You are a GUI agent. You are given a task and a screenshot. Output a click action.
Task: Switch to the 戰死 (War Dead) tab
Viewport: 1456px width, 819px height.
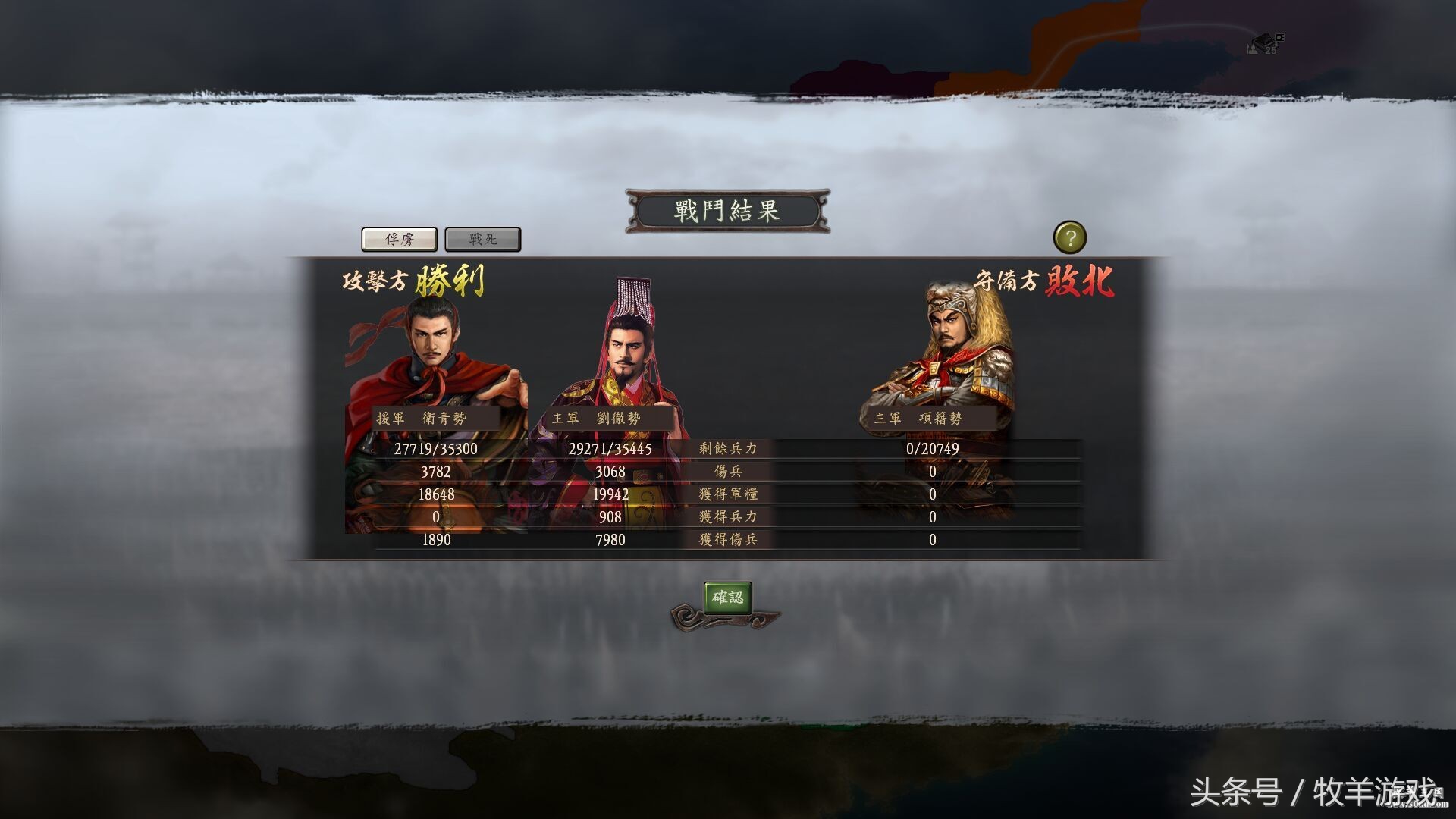pos(483,238)
